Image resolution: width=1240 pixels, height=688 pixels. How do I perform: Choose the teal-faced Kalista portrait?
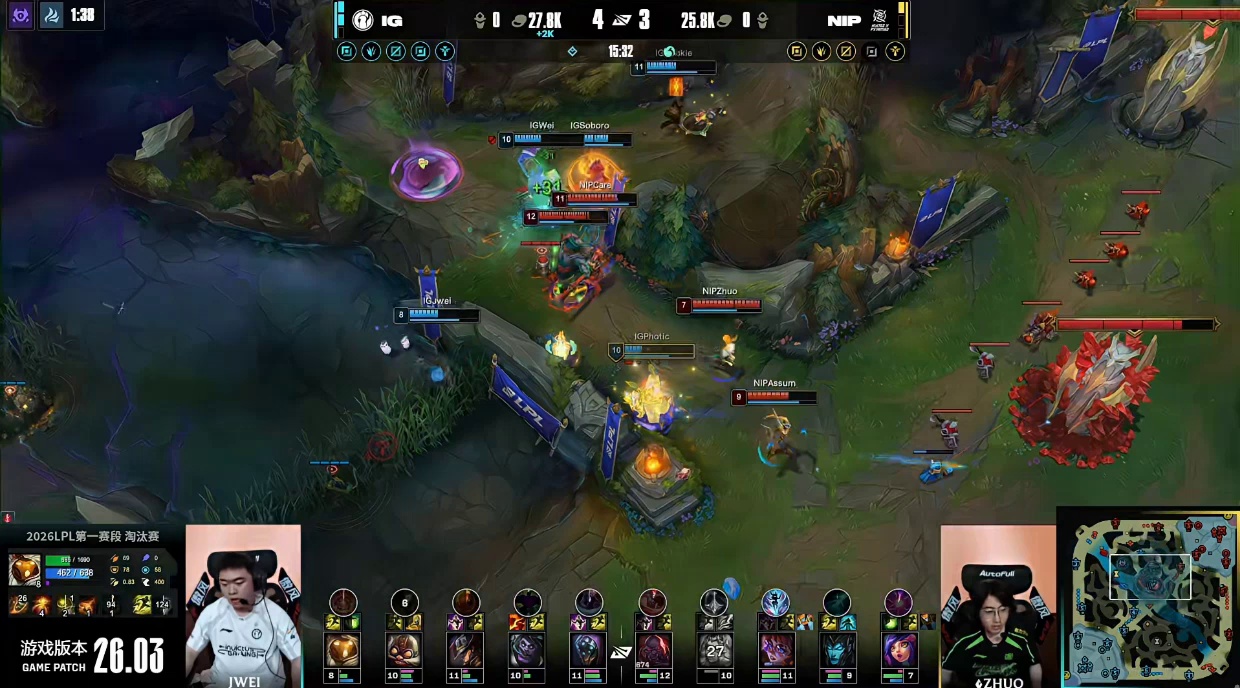tap(837, 650)
